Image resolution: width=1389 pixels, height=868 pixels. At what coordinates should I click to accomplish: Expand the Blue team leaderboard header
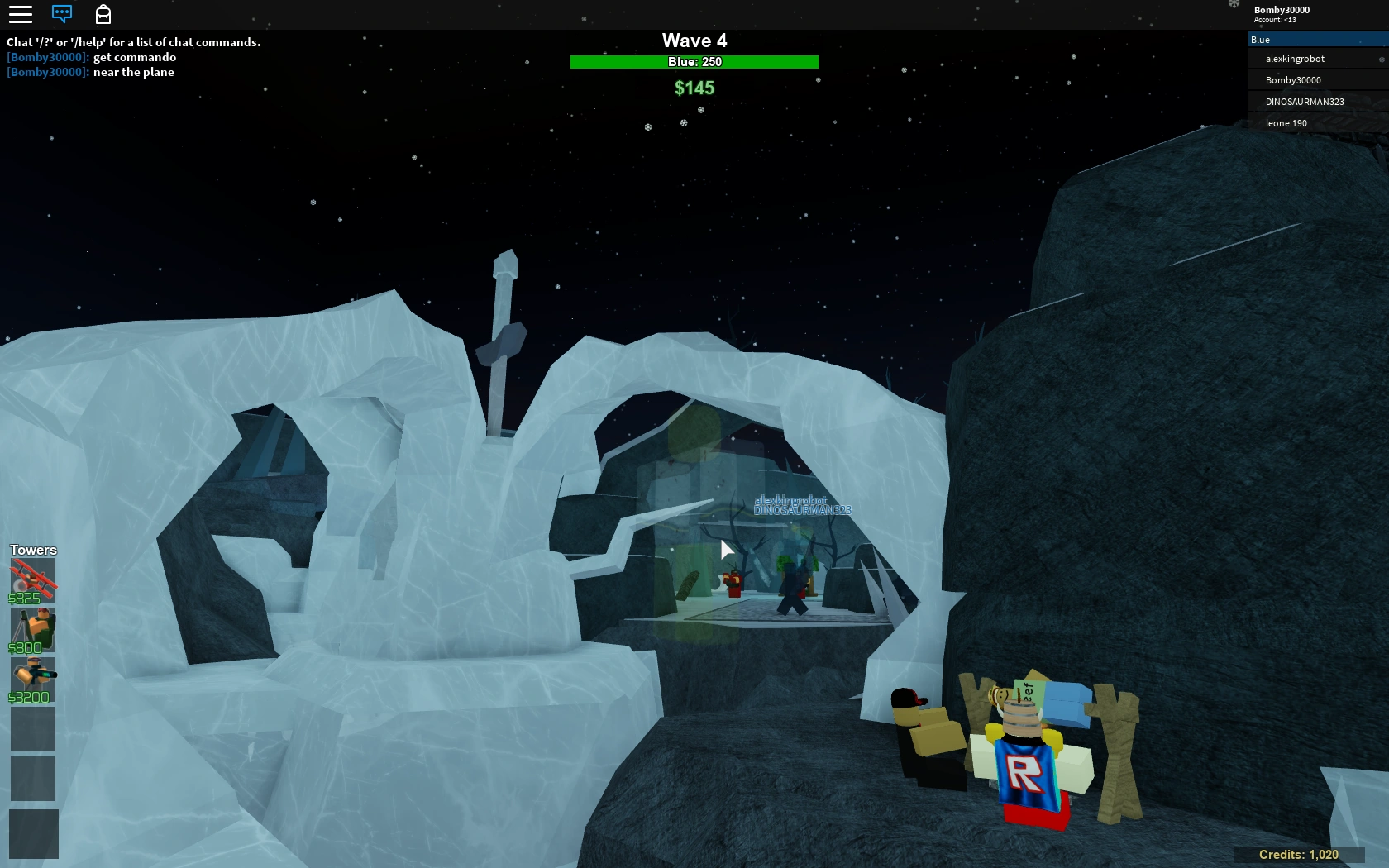(1316, 39)
